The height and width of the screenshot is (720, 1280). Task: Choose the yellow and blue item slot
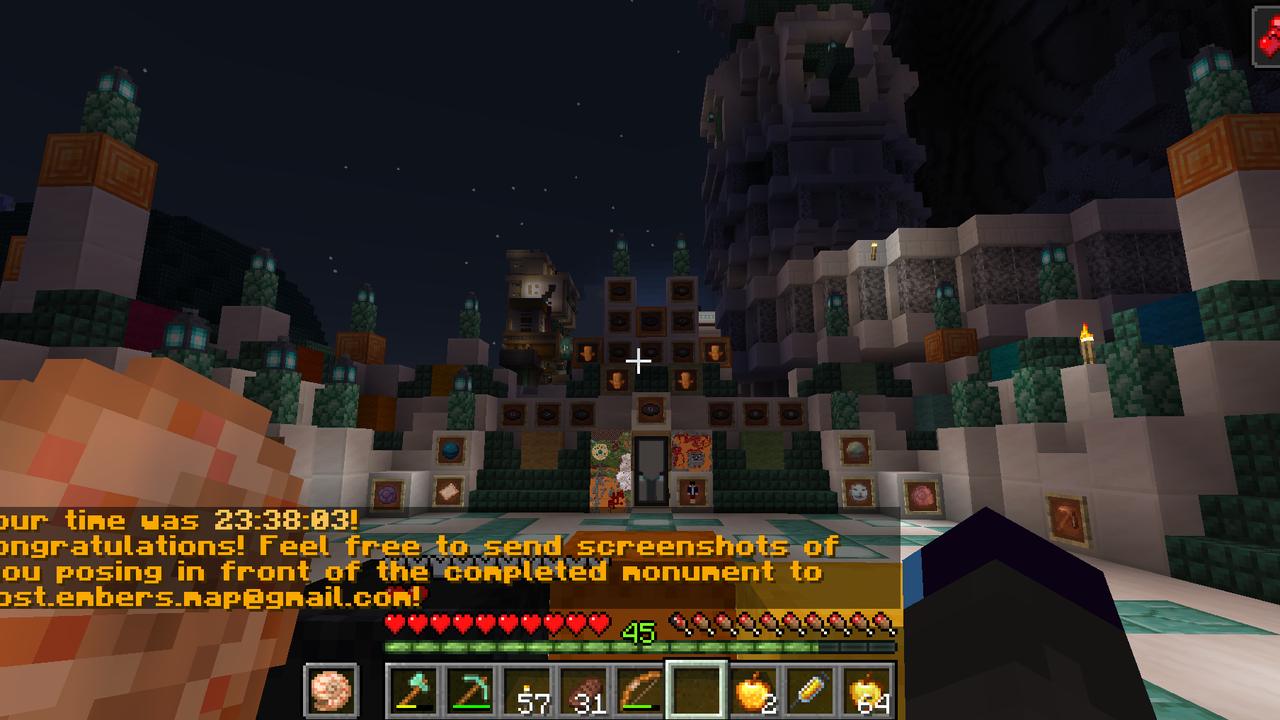point(810,689)
